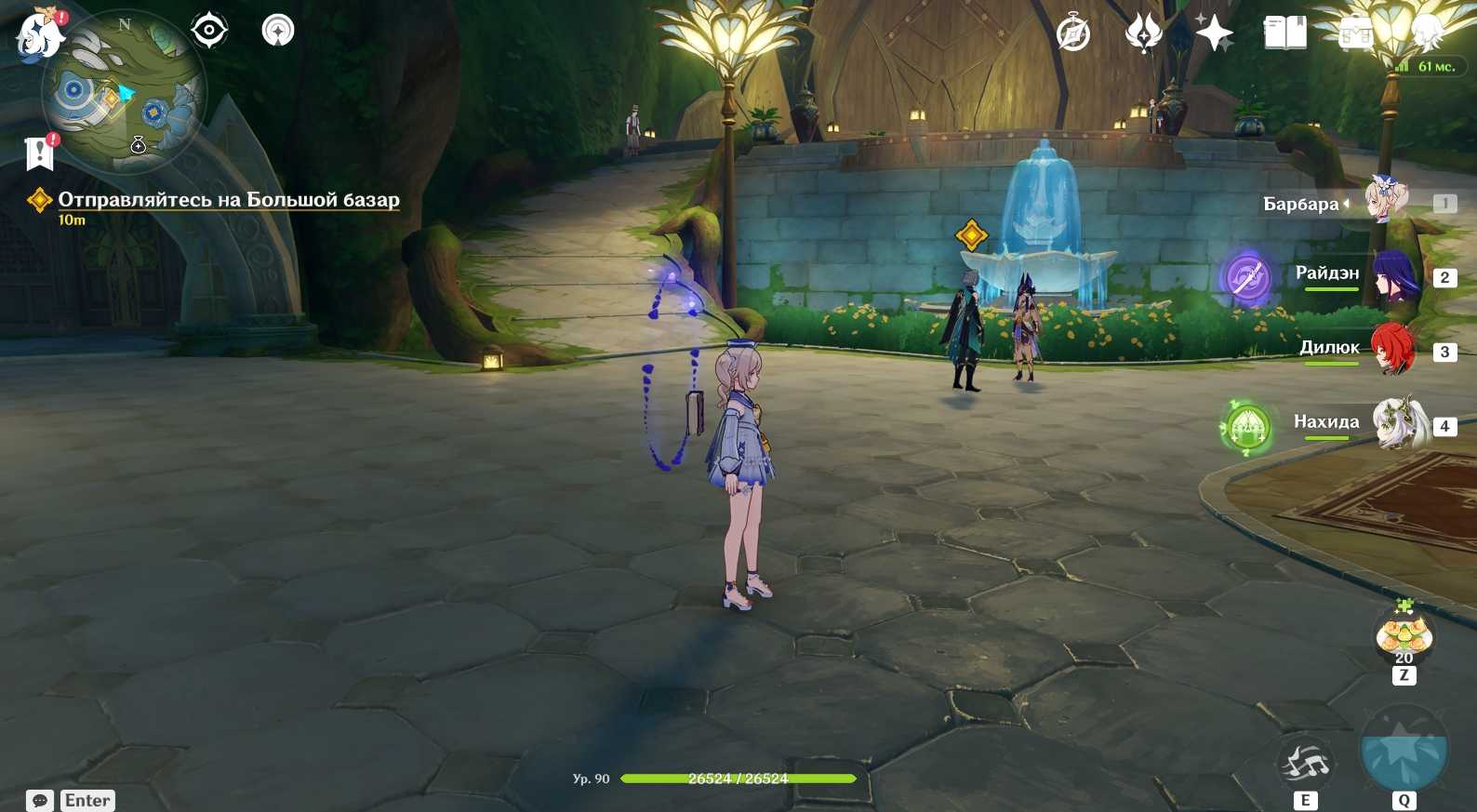The height and width of the screenshot is (812, 1477).
Task: Select active character Барбара in party list
Action: (1386, 202)
